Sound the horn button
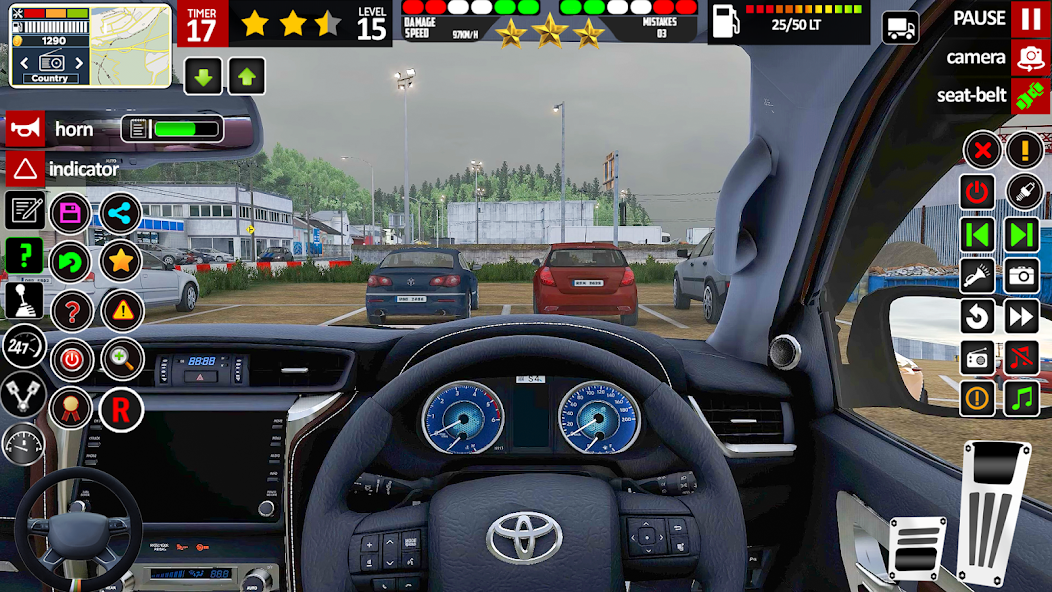This screenshot has width=1052, height=592. pyautogui.click(x=26, y=129)
